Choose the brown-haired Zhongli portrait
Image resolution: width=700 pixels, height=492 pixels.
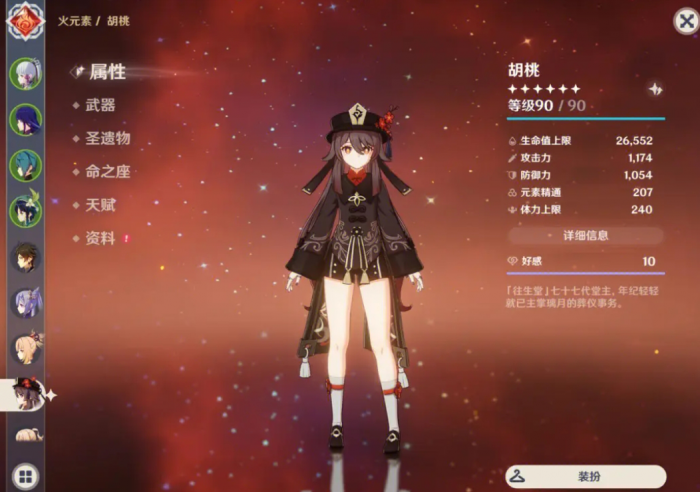(x=25, y=257)
